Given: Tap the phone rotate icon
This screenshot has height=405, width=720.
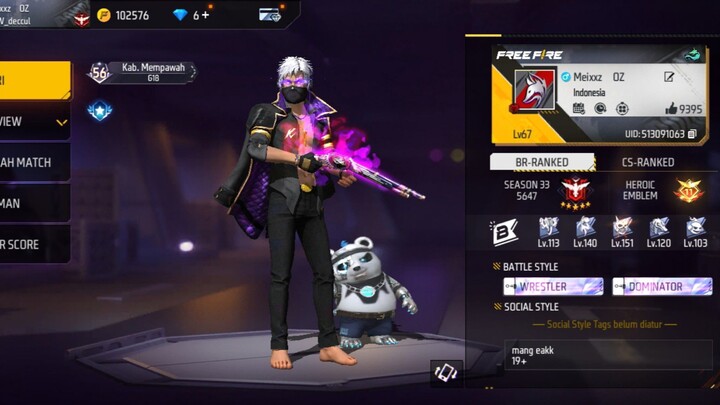Looking at the screenshot, I should (x=446, y=373).
